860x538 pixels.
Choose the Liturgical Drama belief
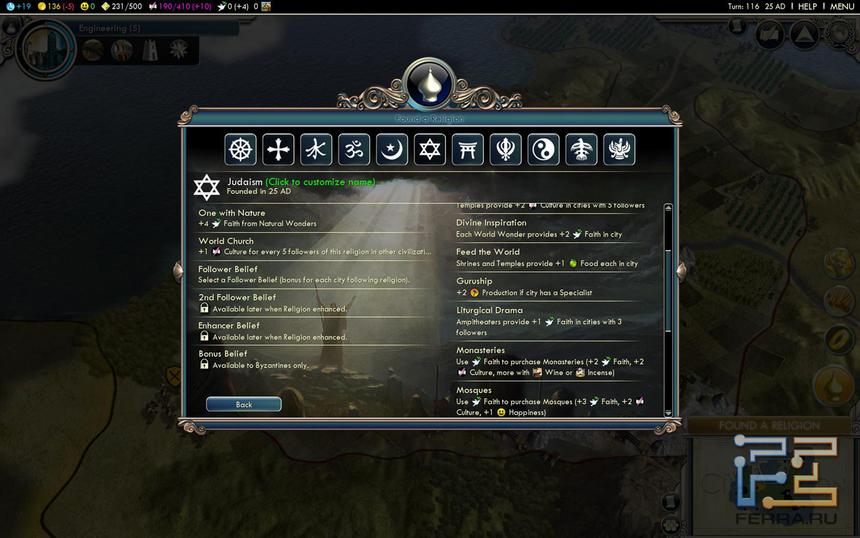pyautogui.click(x=555, y=321)
